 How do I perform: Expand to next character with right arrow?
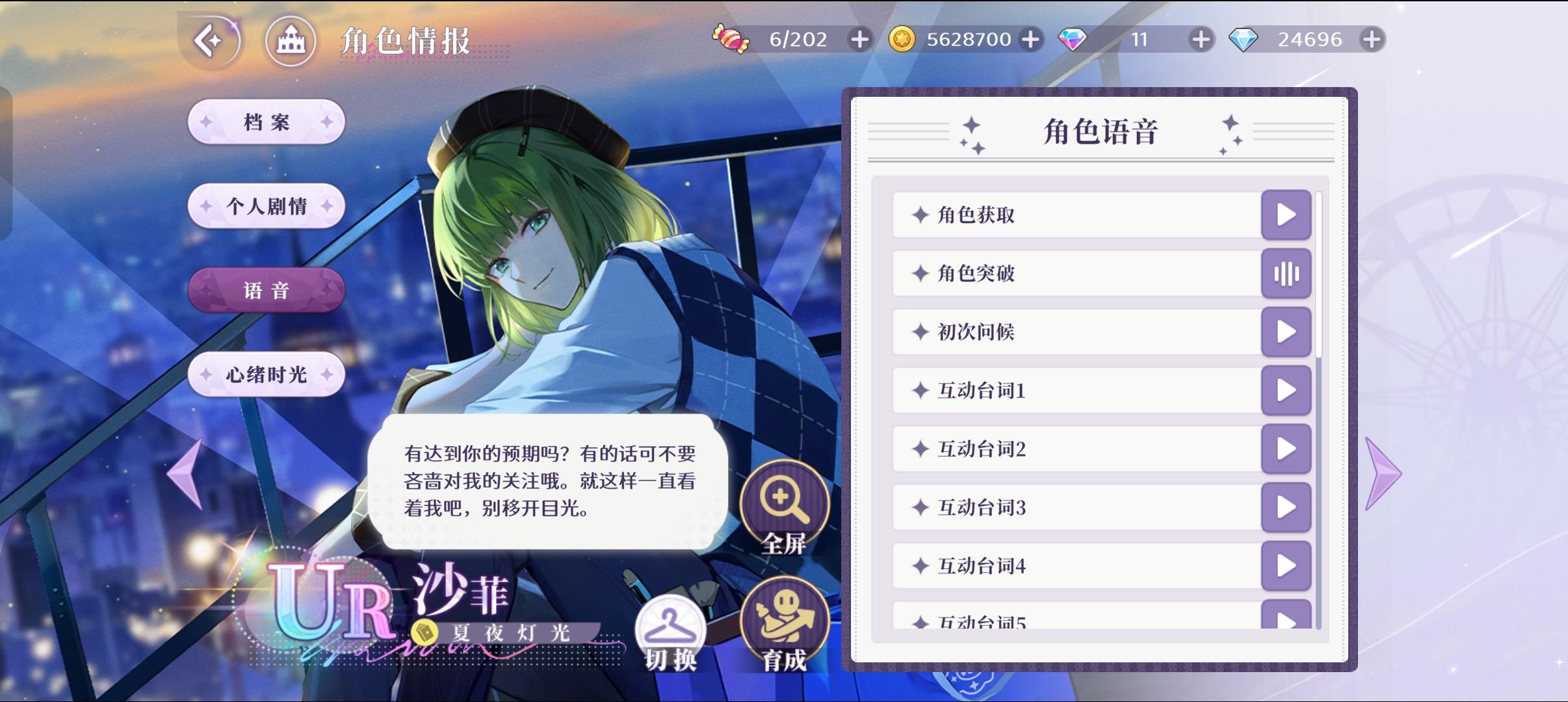pos(1379,473)
